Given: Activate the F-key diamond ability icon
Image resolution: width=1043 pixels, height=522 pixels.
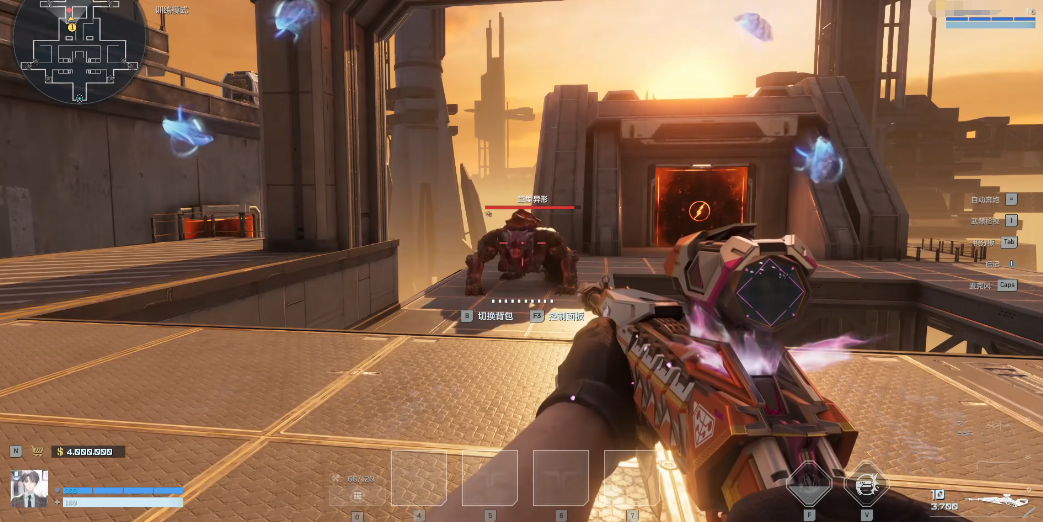Looking at the screenshot, I should point(808,486).
